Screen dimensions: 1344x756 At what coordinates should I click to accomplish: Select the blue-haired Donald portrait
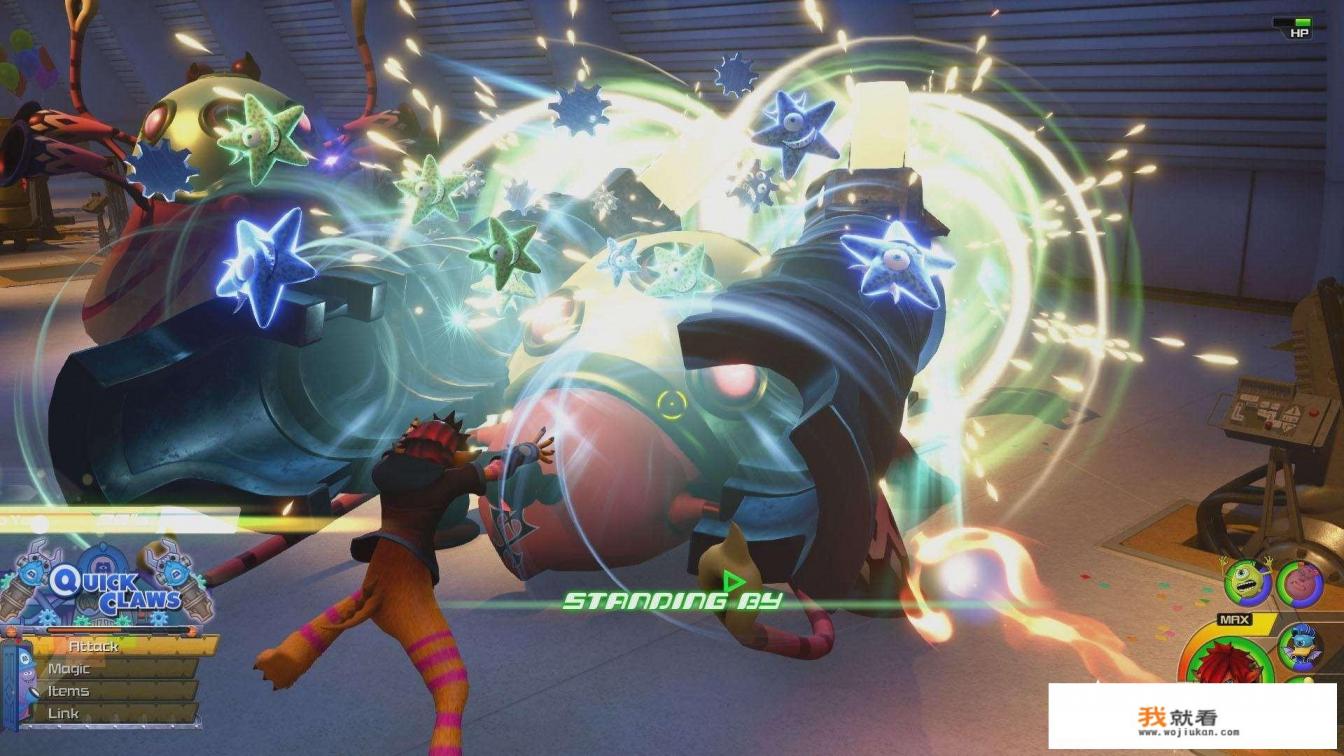[x=1302, y=646]
